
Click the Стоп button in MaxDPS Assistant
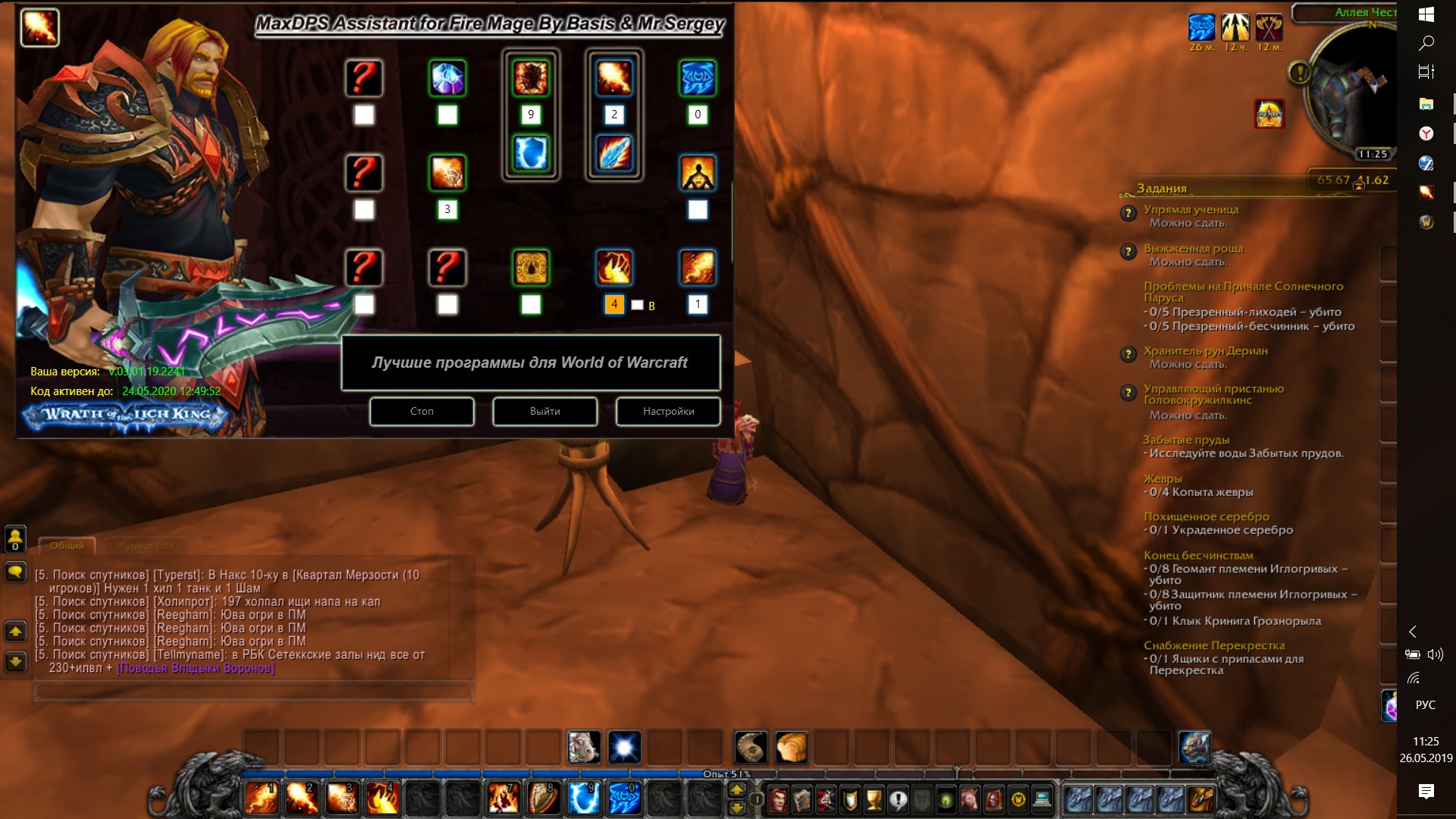[x=422, y=411]
